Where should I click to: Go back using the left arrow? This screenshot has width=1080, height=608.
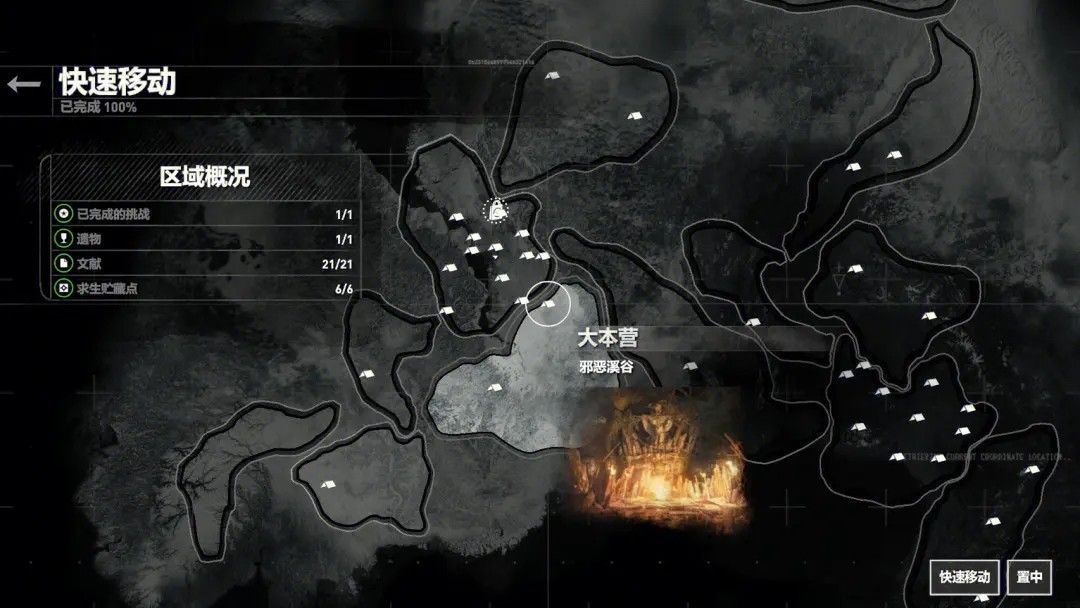pyautogui.click(x=24, y=84)
